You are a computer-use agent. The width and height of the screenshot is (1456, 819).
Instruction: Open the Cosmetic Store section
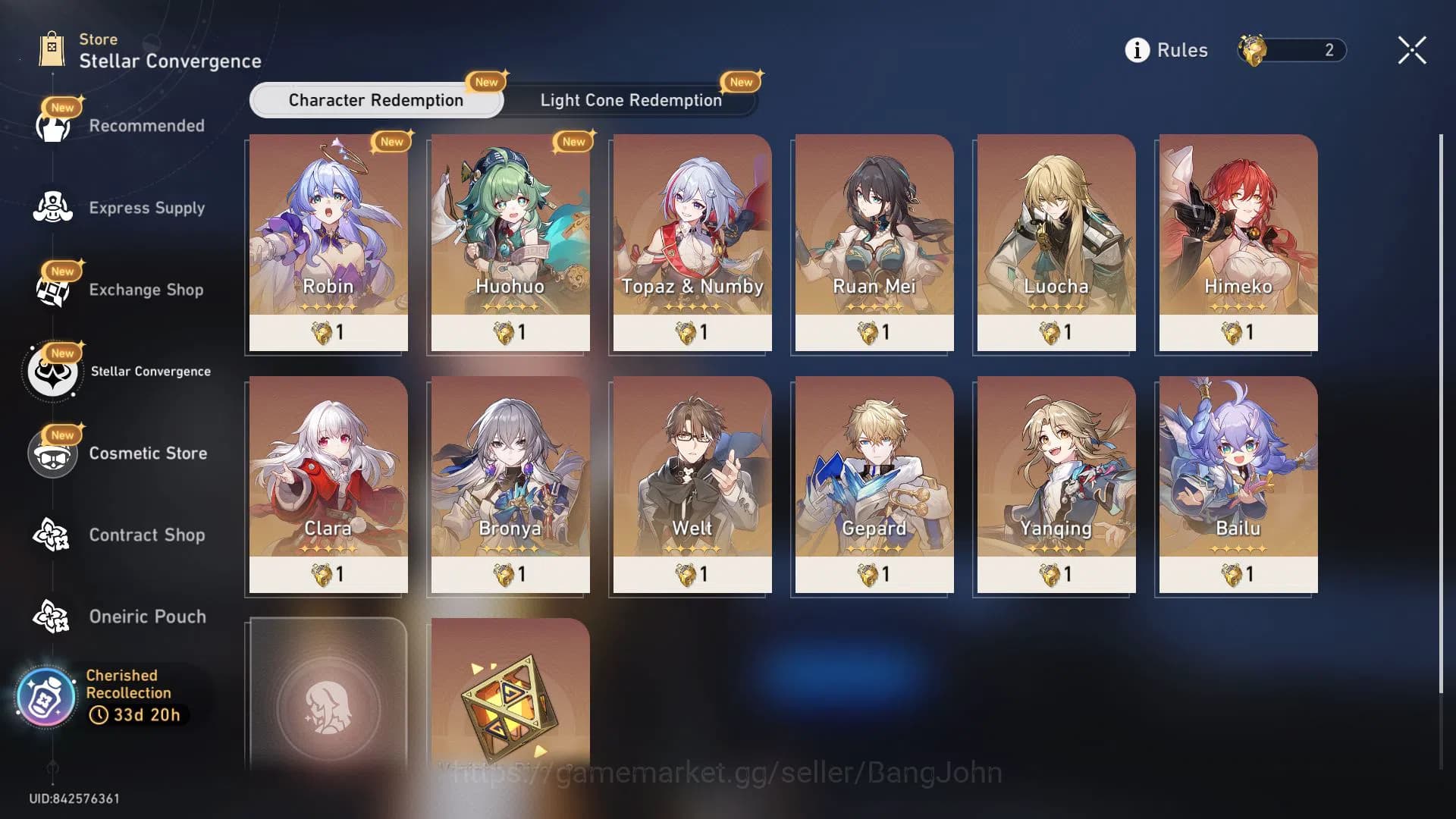click(52, 453)
